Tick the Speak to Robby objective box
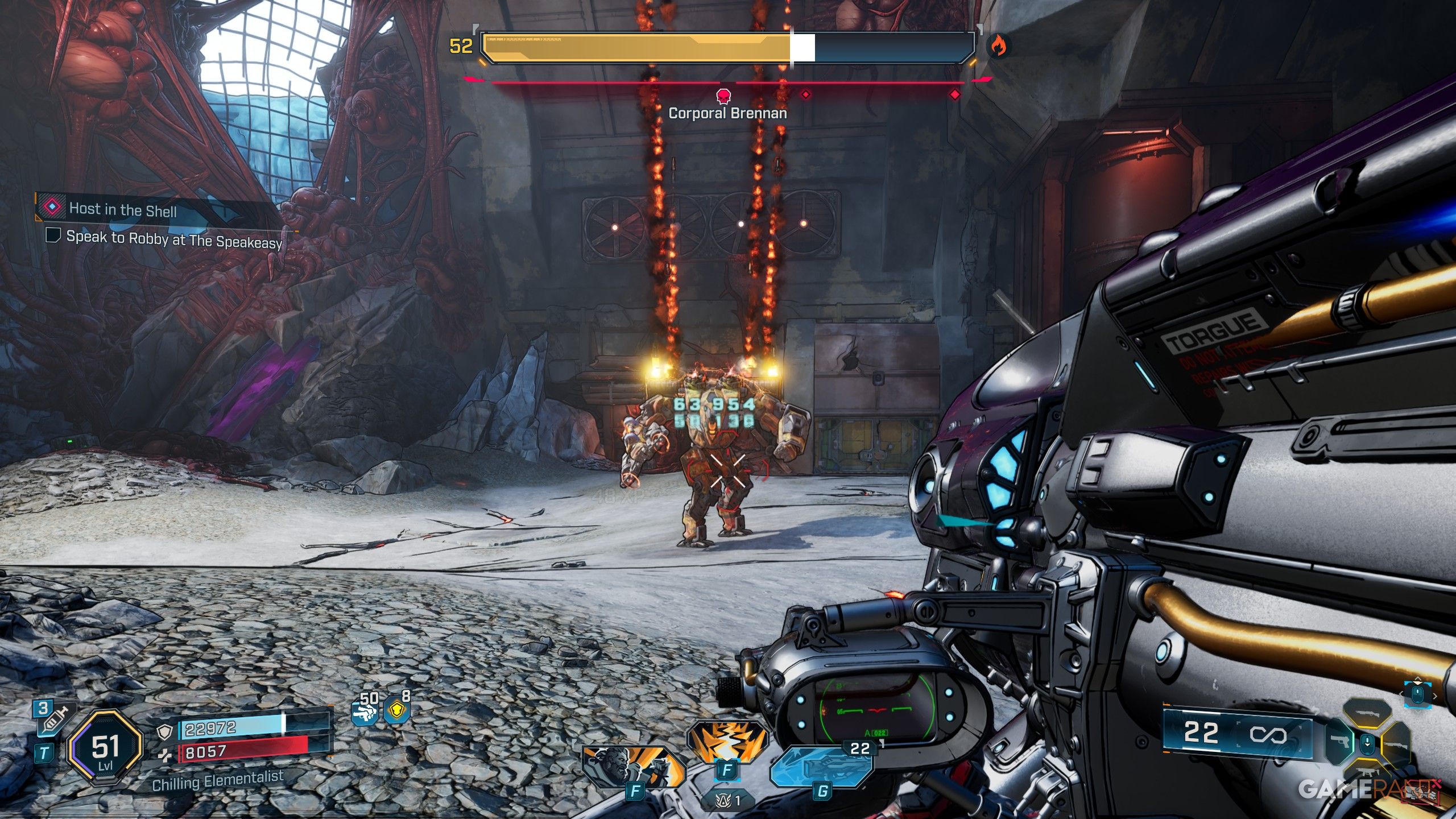The width and height of the screenshot is (1456, 819). click(53, 235)
